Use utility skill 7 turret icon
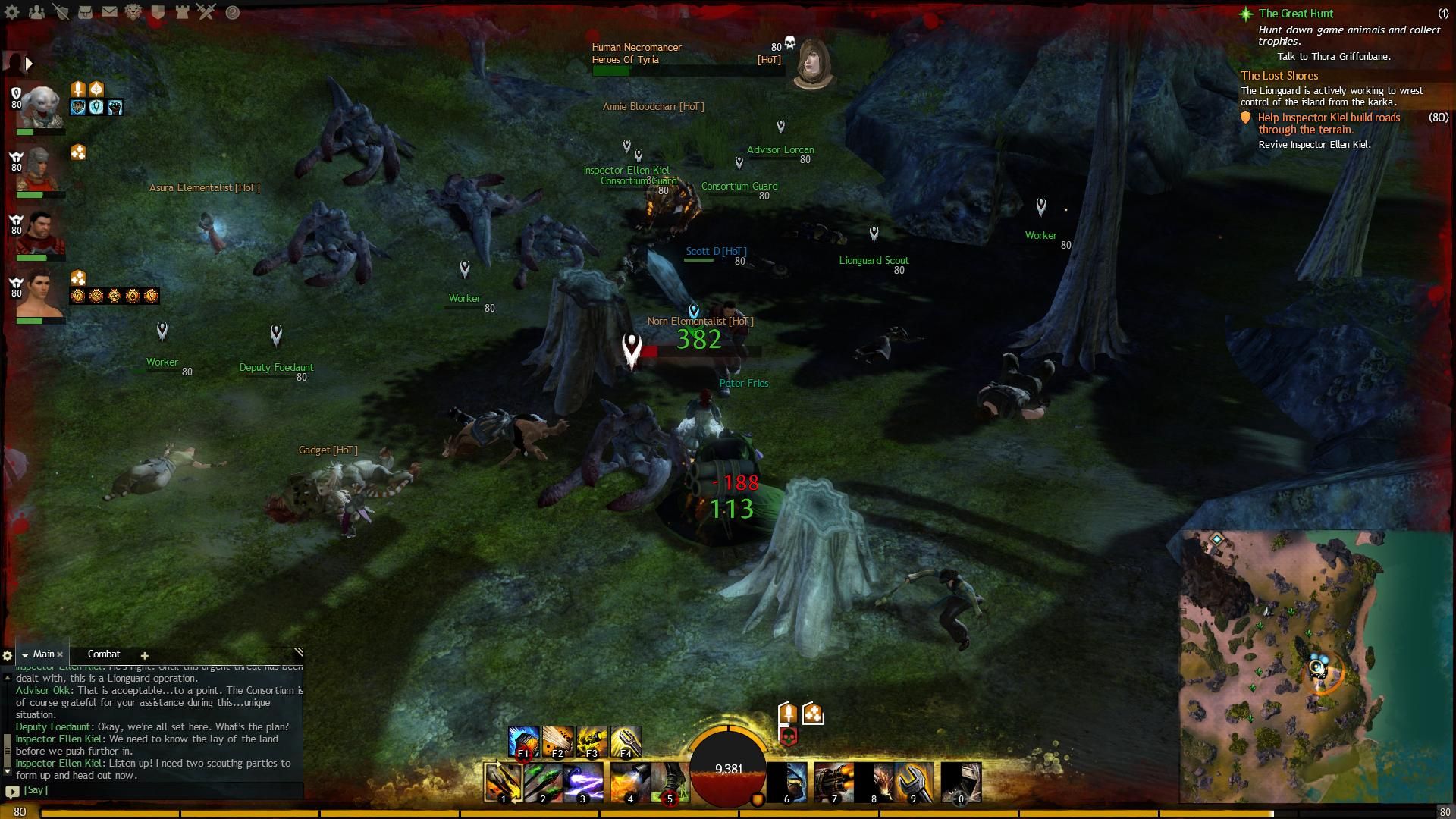The image size is (1456, 819). coord(833,782)
